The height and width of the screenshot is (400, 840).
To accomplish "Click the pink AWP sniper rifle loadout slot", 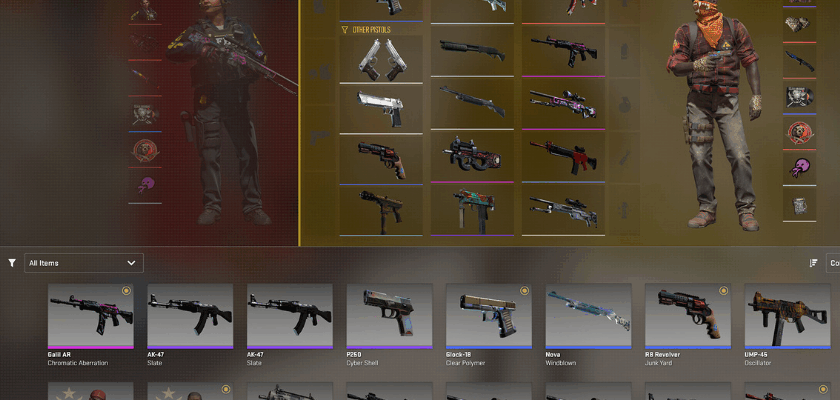I will click(x=564, y=104).
